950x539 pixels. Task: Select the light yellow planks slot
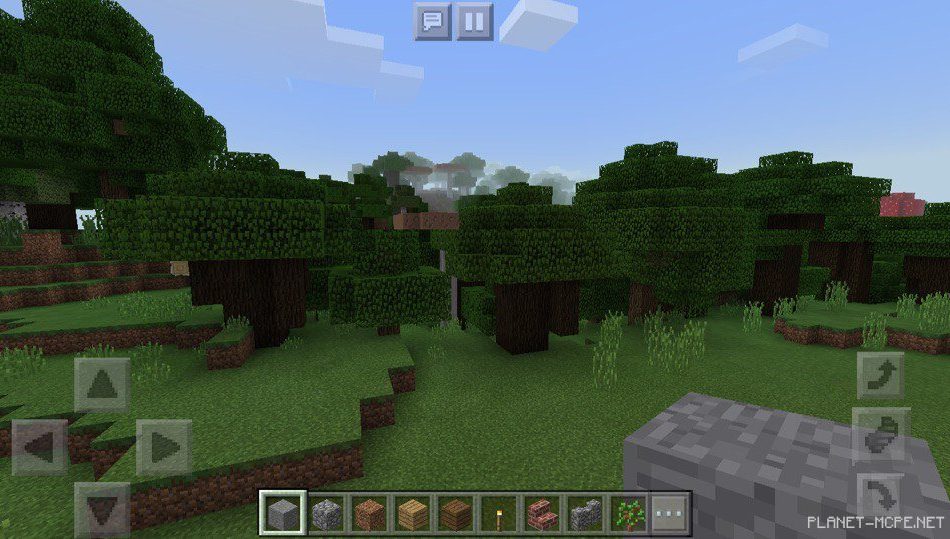click(413, 514)
